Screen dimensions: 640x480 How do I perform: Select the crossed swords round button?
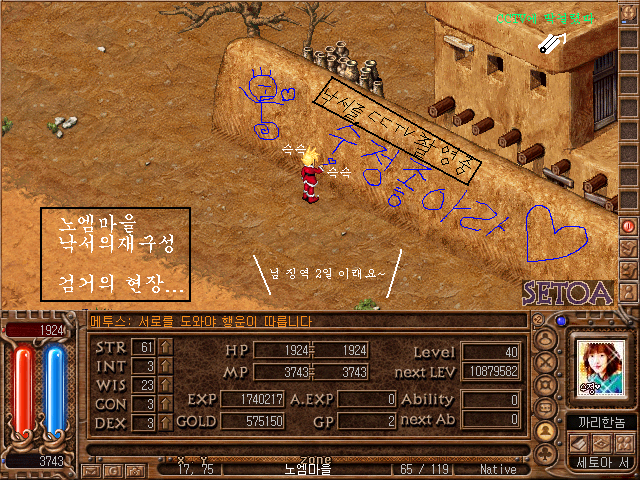[547, 362]
